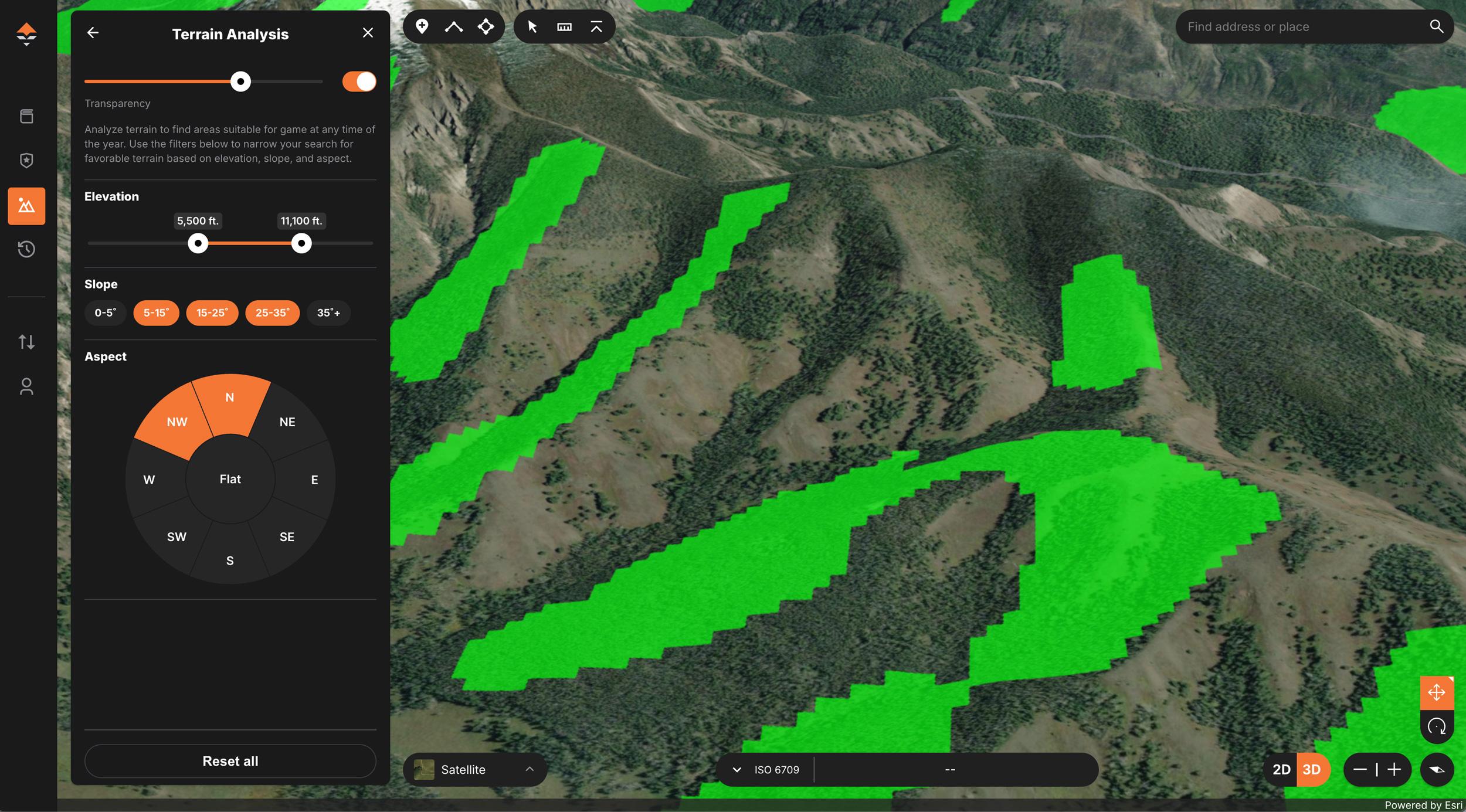Open recent history from the sidebar

click(26, 249)
